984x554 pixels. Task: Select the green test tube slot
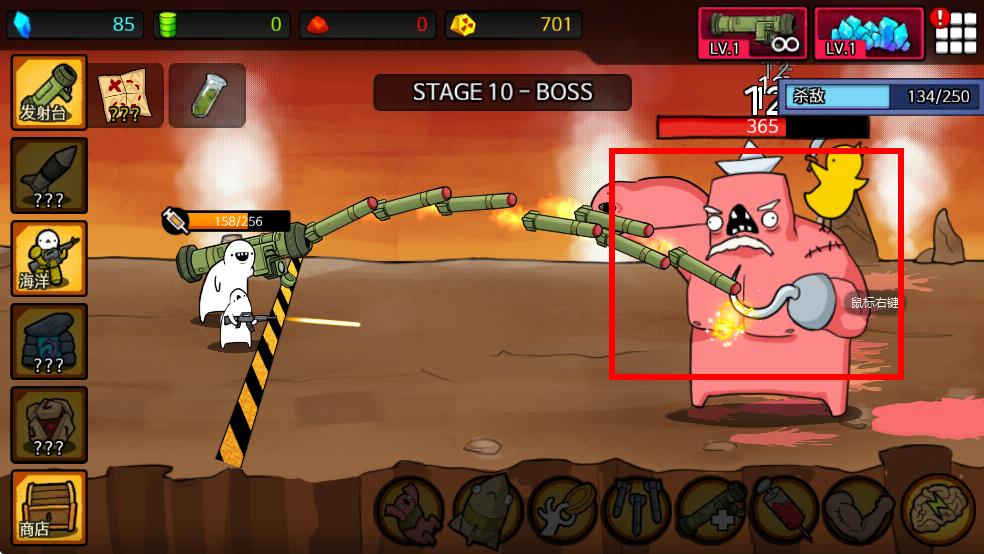[x=206, y=95]
